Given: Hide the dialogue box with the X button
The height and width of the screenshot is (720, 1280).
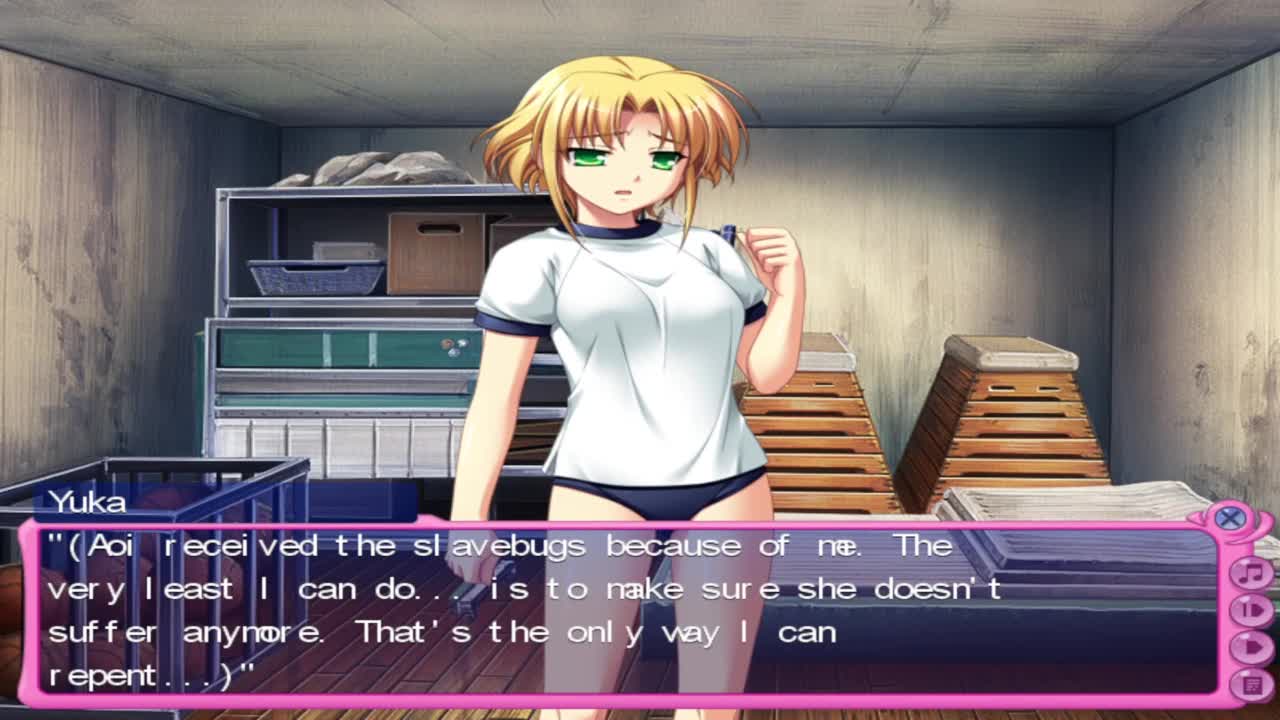Looking at the screenshot, I should tap(1230, 518).
